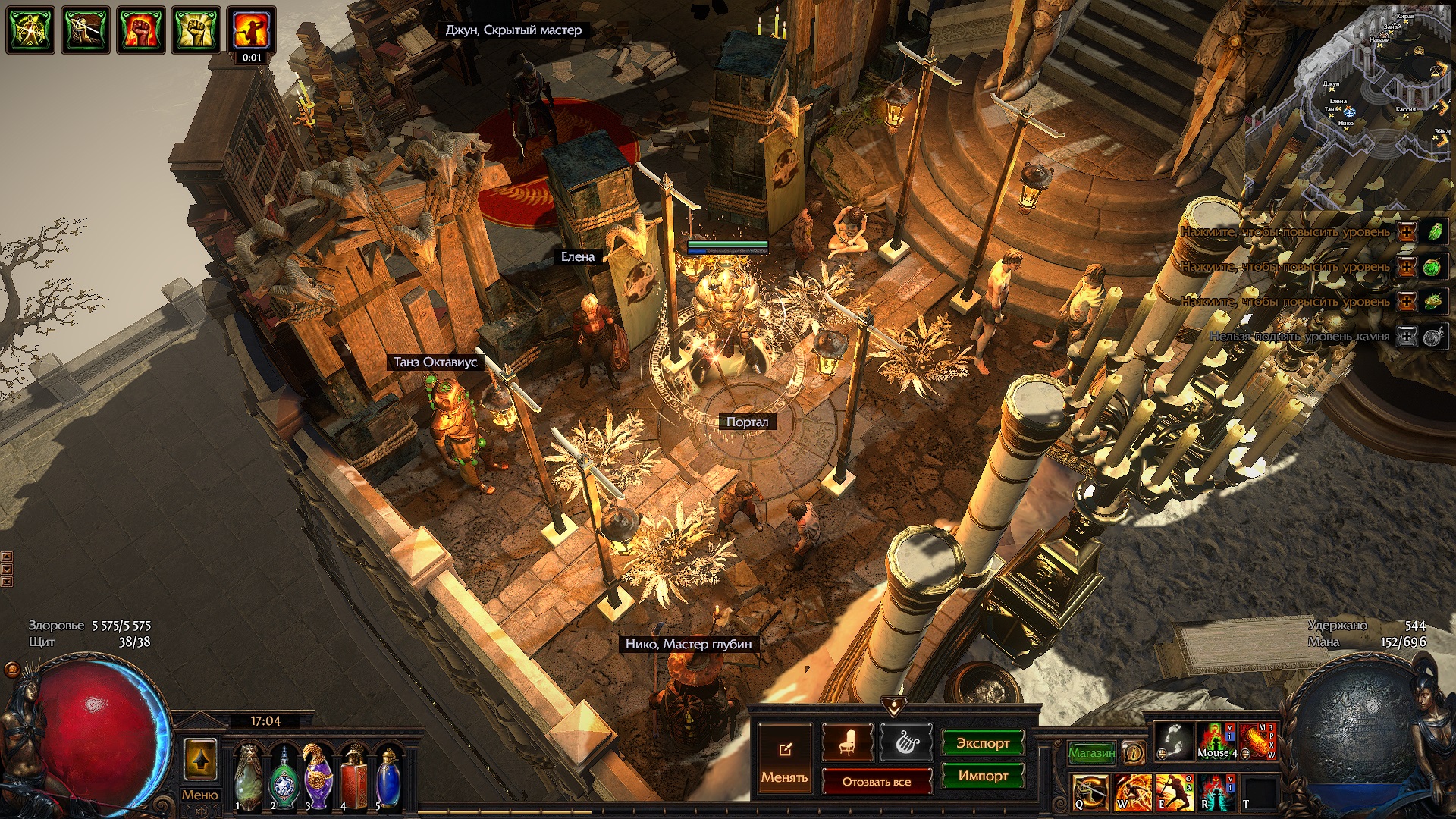Use the red rectangular flask in slot 4
The height and width of the screenshot is (819, 1456).
click(x=353, y=777)
